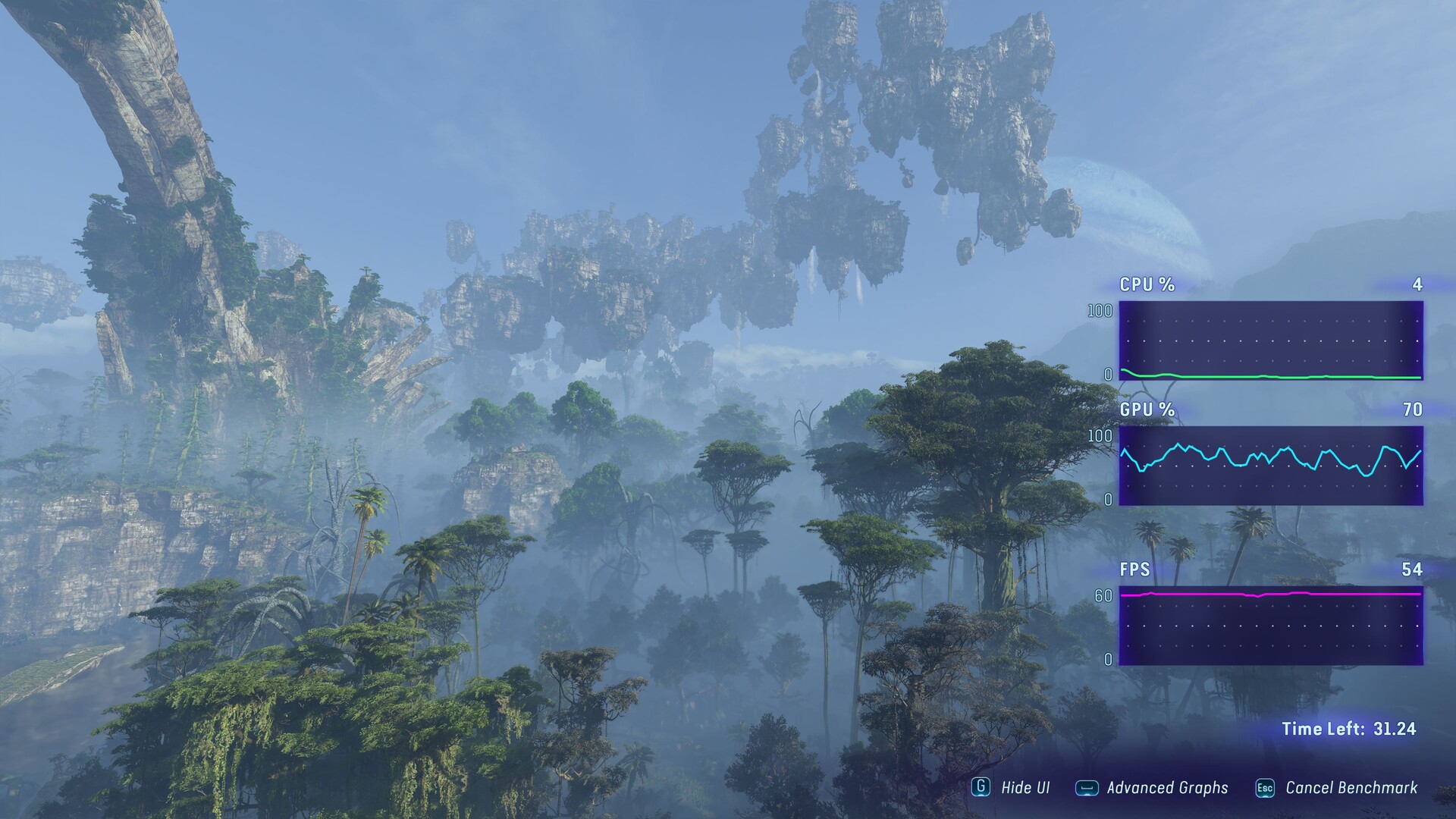Cancel the benchmark run
The width and height of the screenshot is (1456, 819).
point(1338,788)
